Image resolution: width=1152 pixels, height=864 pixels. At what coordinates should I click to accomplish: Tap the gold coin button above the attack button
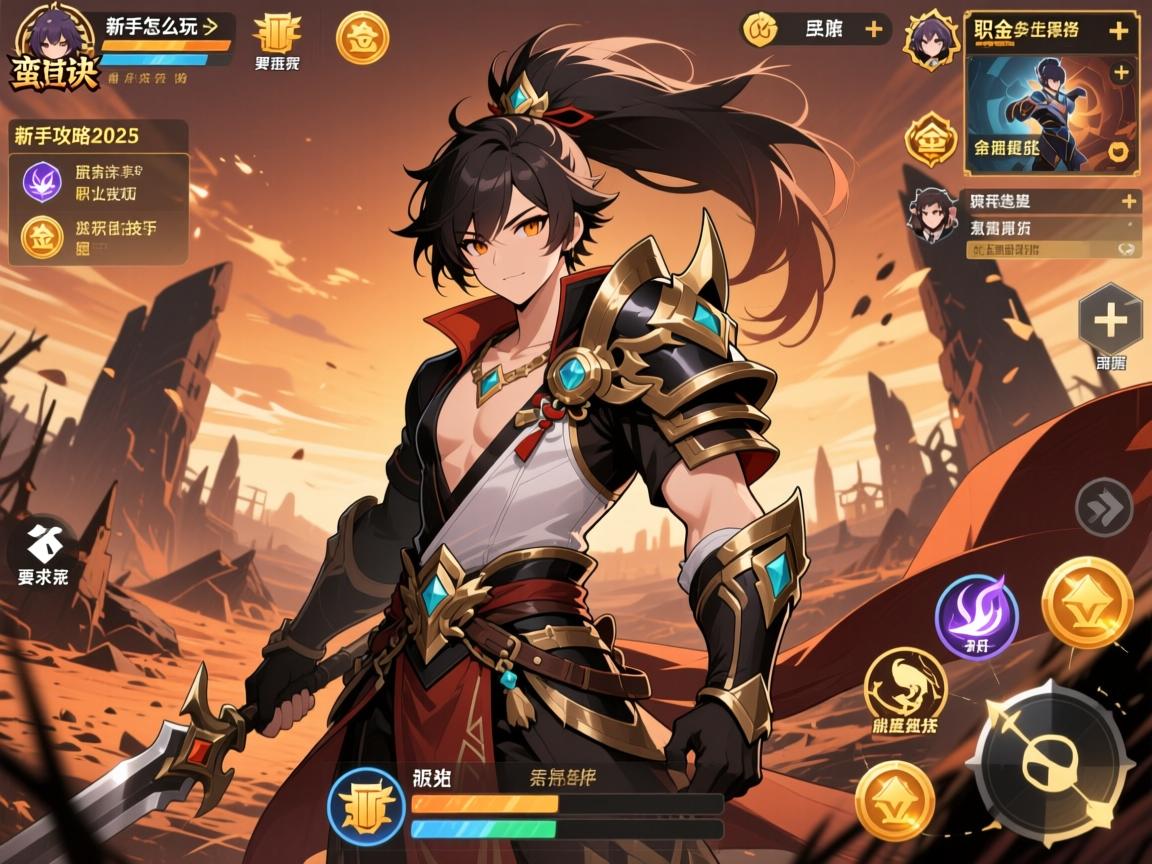click(x=1087, y=602)
